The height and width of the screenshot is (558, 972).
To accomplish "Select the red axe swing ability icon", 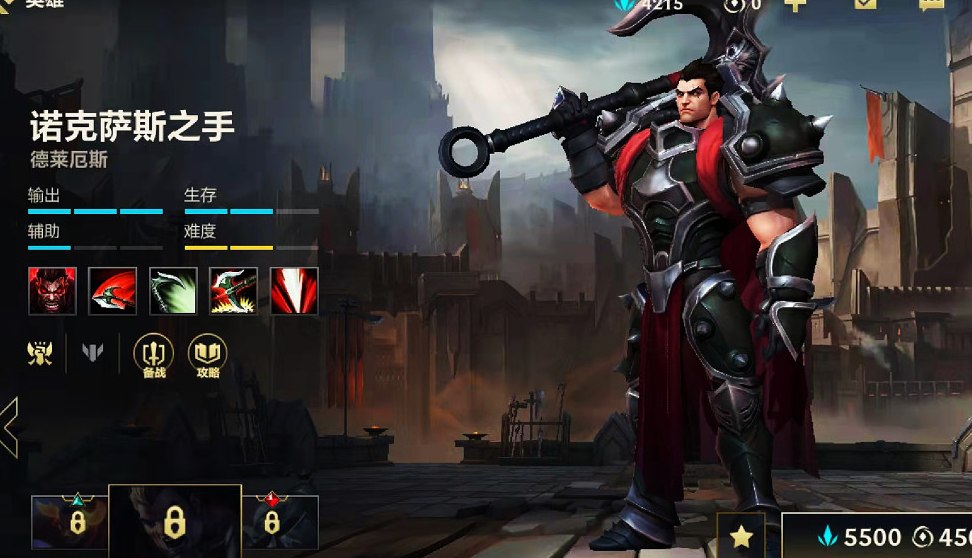I will [113, 291].
